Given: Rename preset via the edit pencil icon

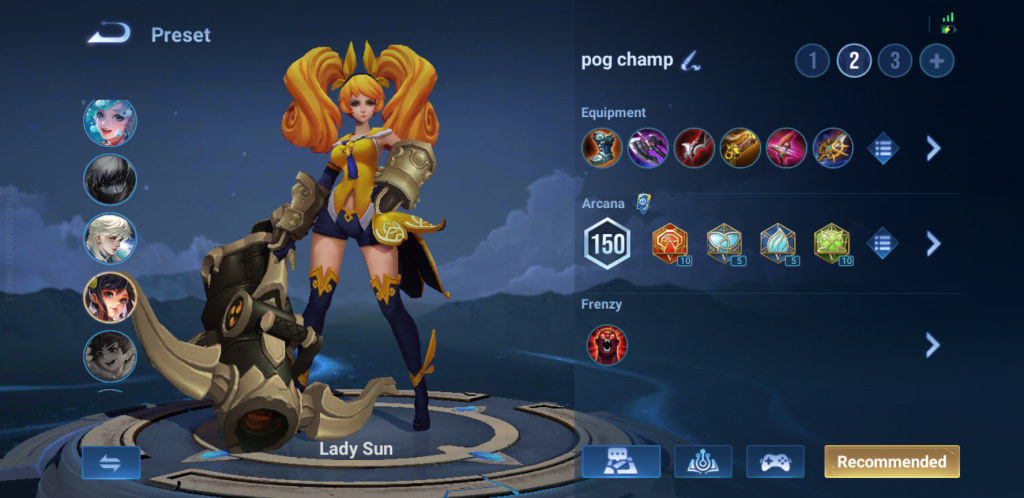Looking at the screenshot, I should point(690,61).
